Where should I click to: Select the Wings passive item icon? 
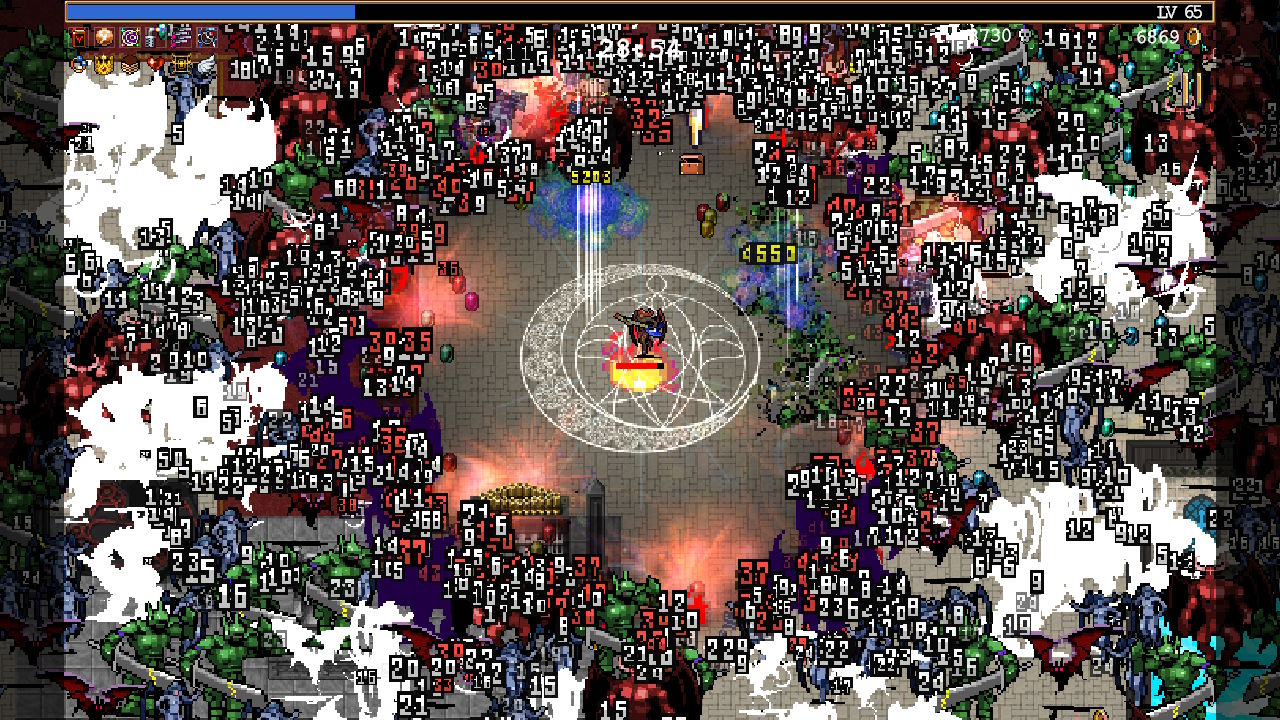(206, 64)
